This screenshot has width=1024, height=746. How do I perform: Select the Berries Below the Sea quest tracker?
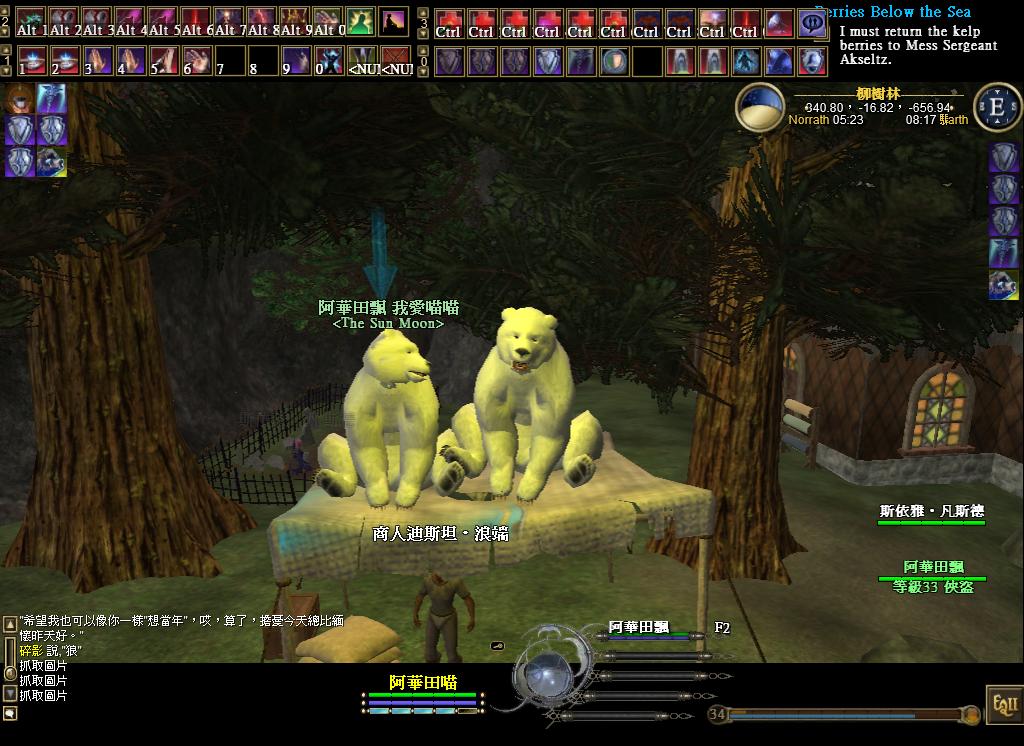[892, 12]
